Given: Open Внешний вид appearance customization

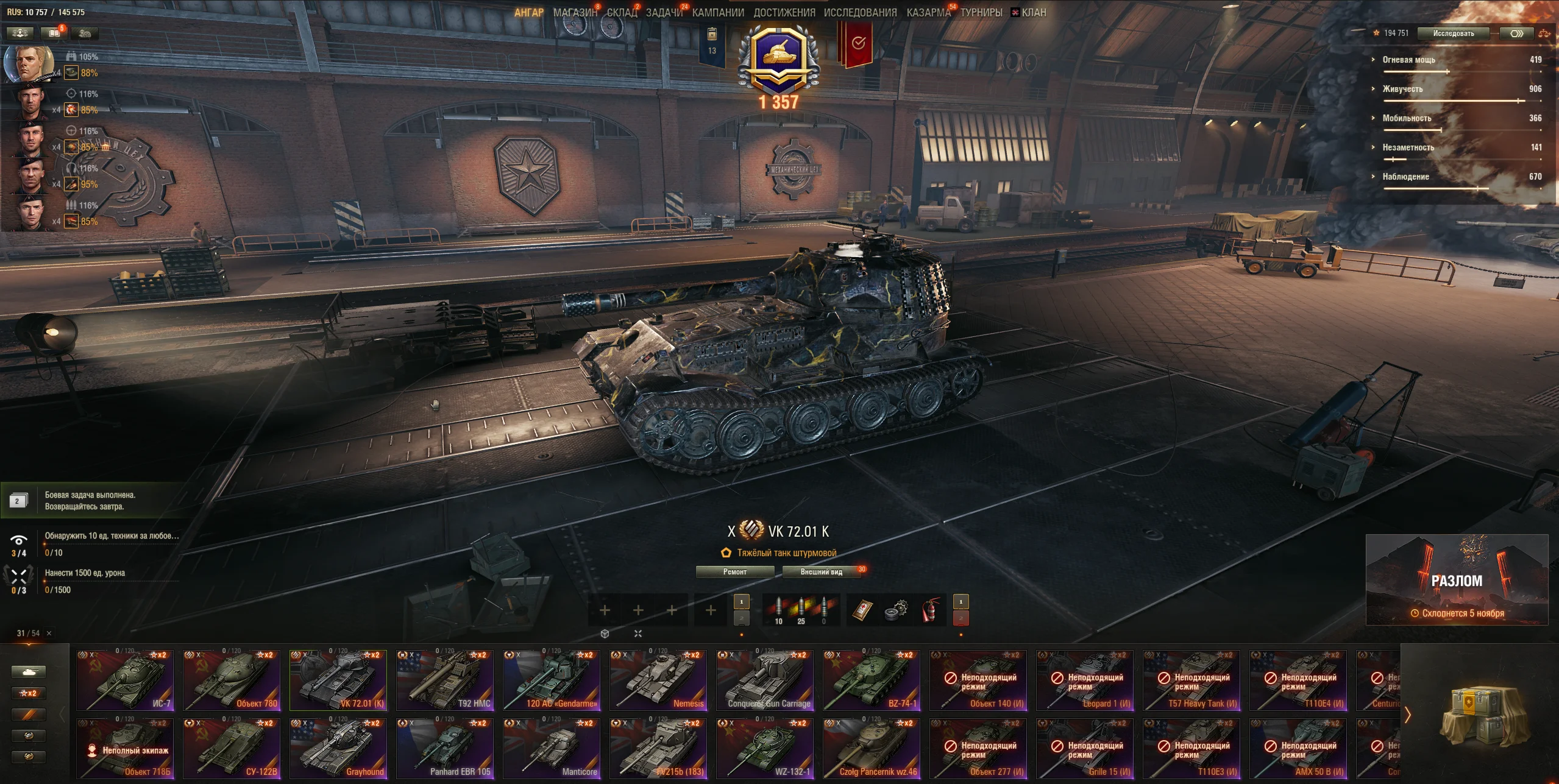Looking at the screenshot, I should [821, 572].
